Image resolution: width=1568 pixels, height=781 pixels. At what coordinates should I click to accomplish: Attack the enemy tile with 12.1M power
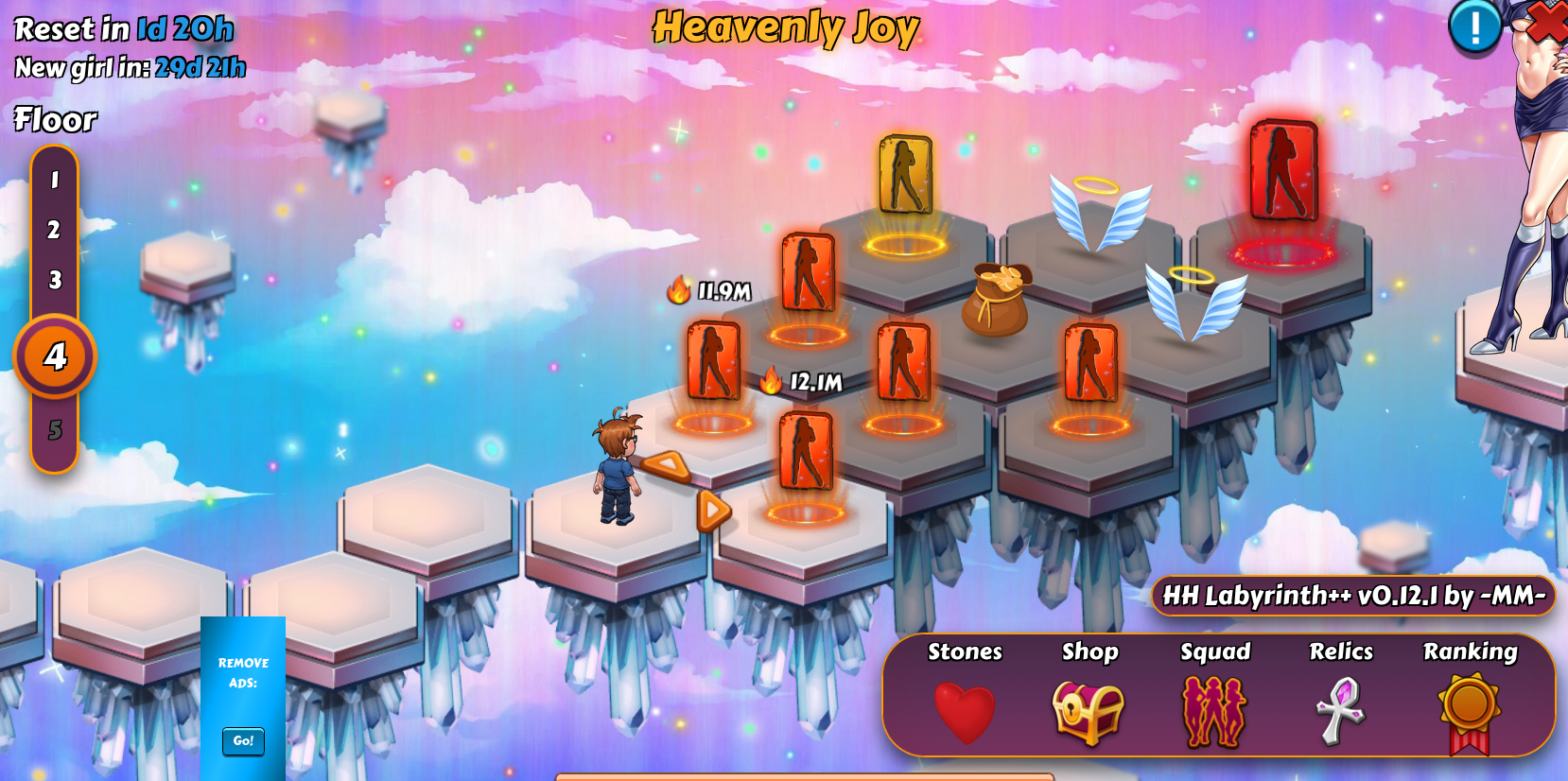coord(806,453)
